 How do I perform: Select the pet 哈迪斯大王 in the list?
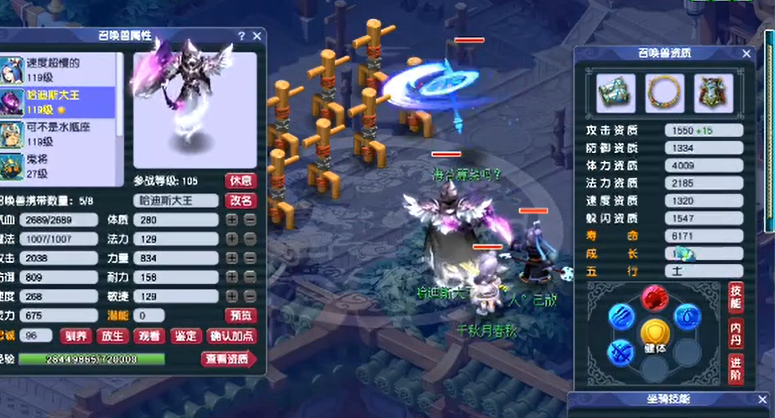(x=60, y=103)
